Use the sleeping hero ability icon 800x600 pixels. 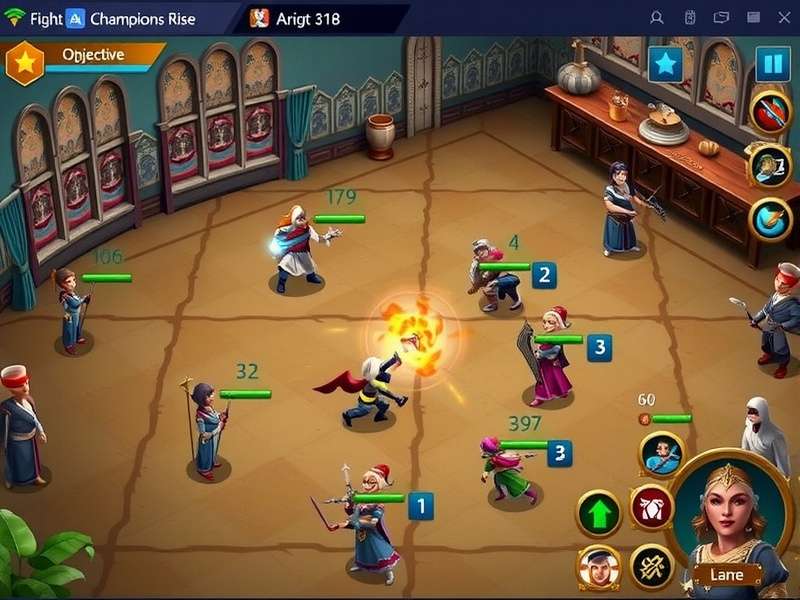pyautogui.click(x=769, y=165)
